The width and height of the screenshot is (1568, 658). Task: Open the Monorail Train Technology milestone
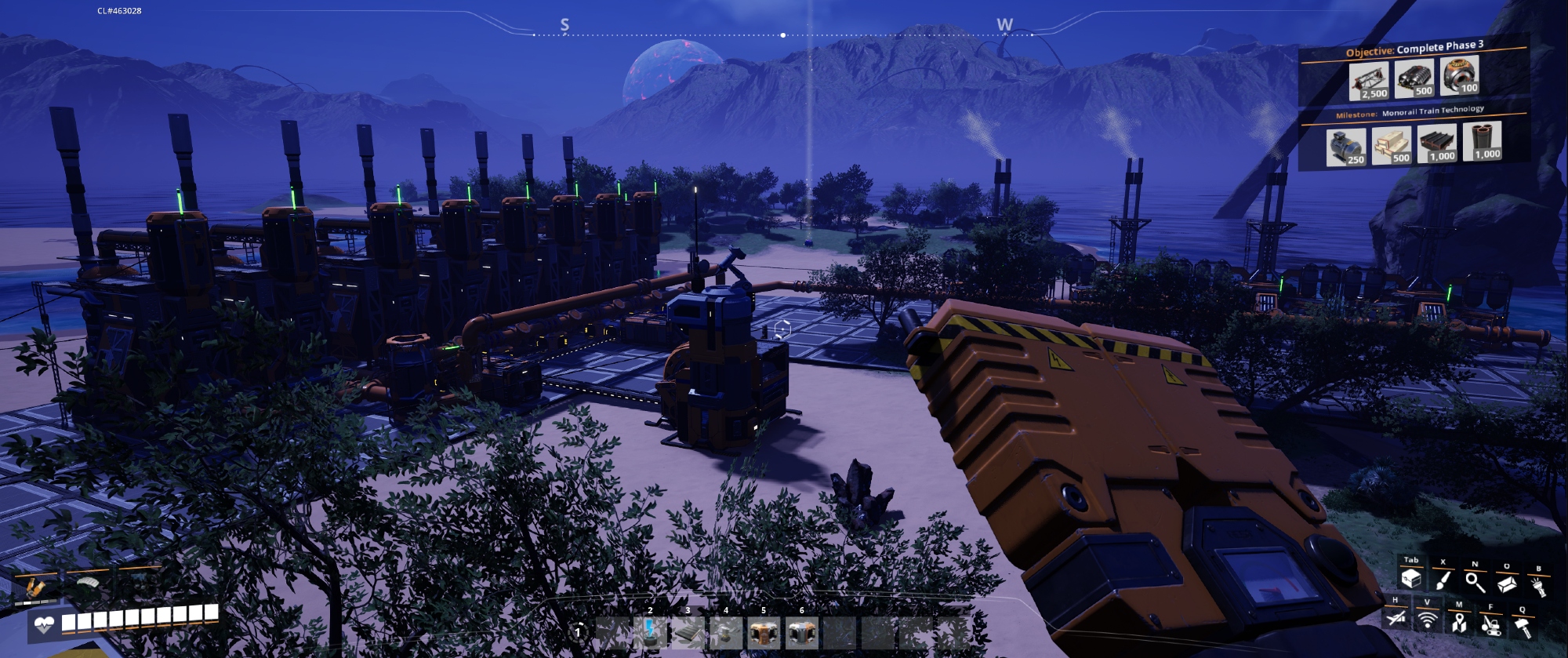coord(1410,112)
